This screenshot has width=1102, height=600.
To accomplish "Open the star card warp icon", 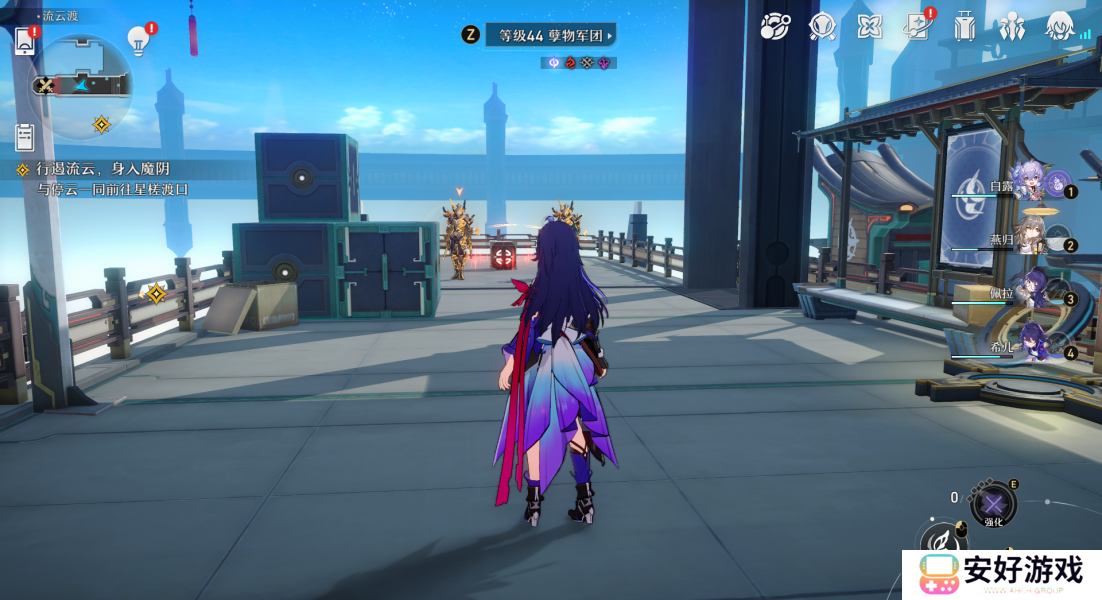I will click(x=916, y=27).
